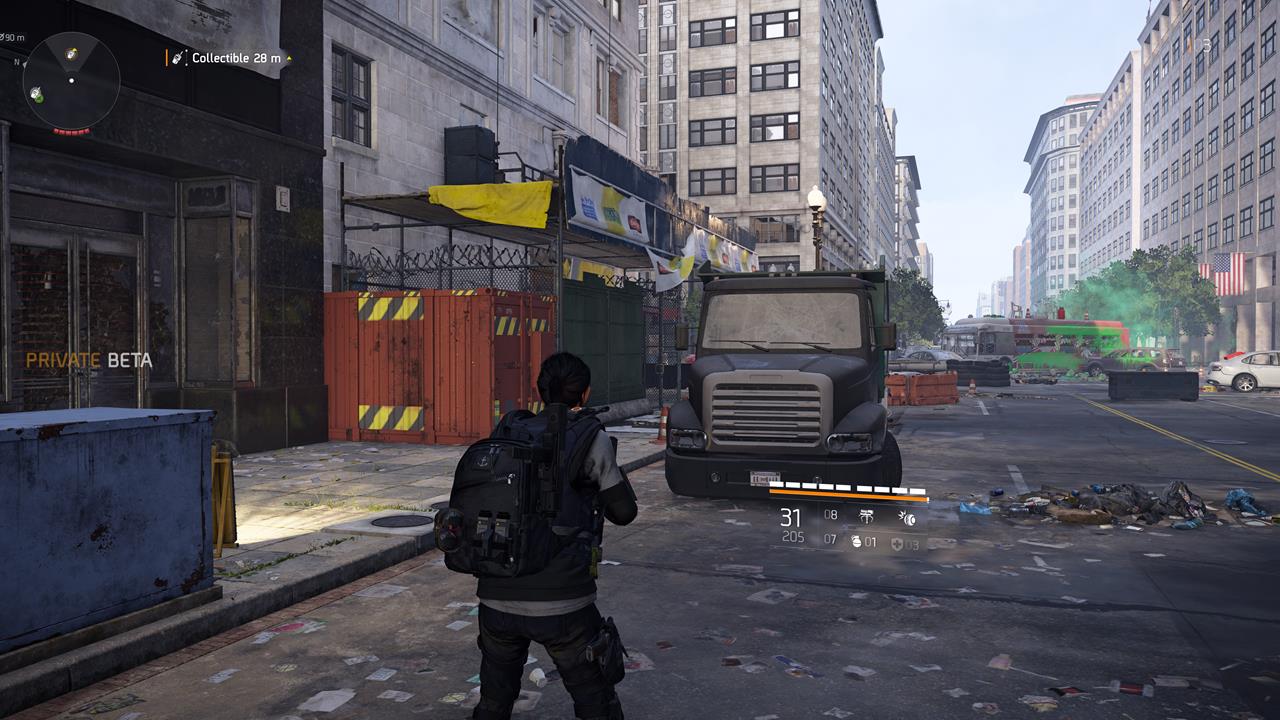Click the green collectible marker on the minimap

(x=37, y=96)
